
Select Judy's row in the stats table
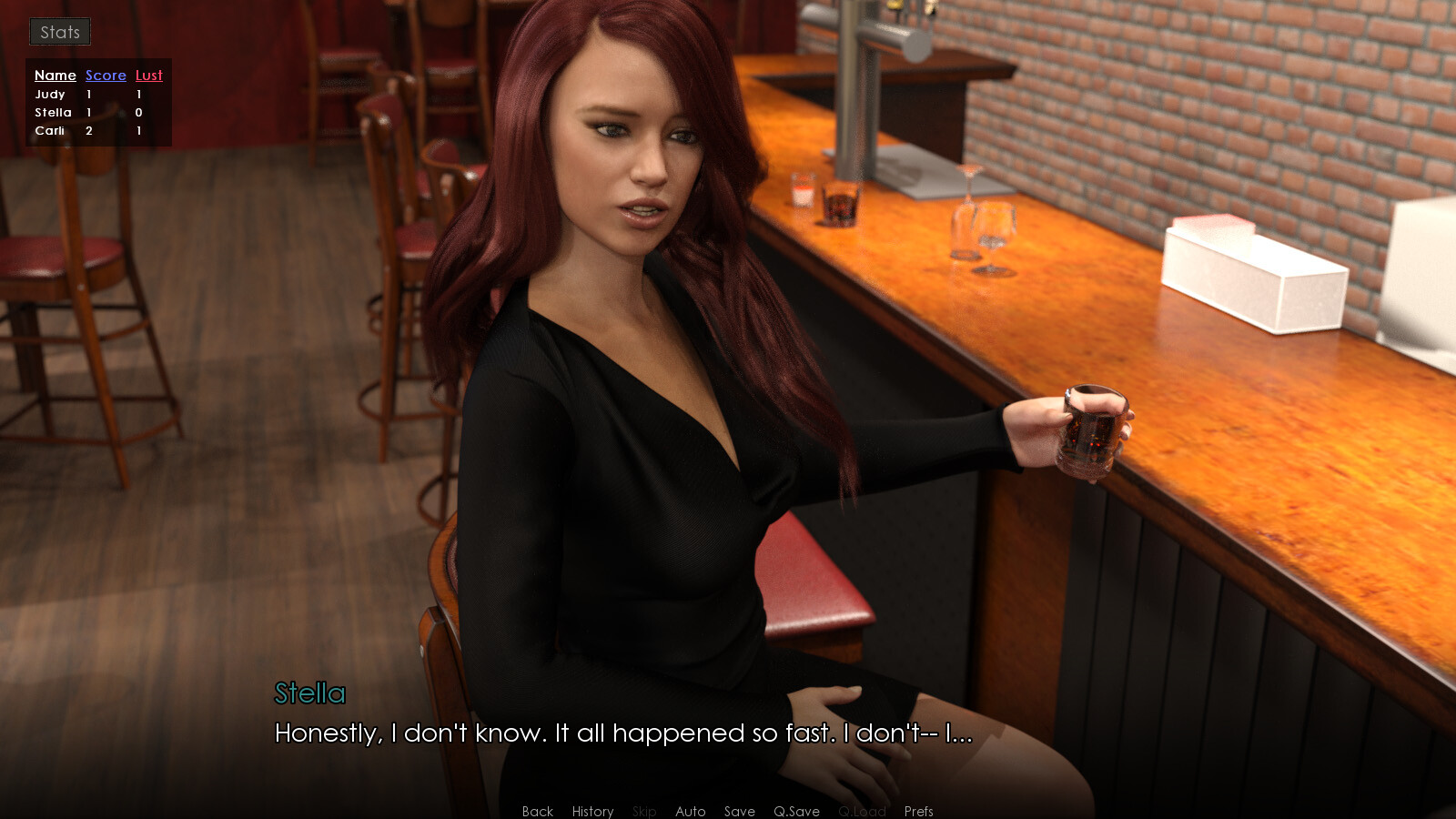point(52,94)
